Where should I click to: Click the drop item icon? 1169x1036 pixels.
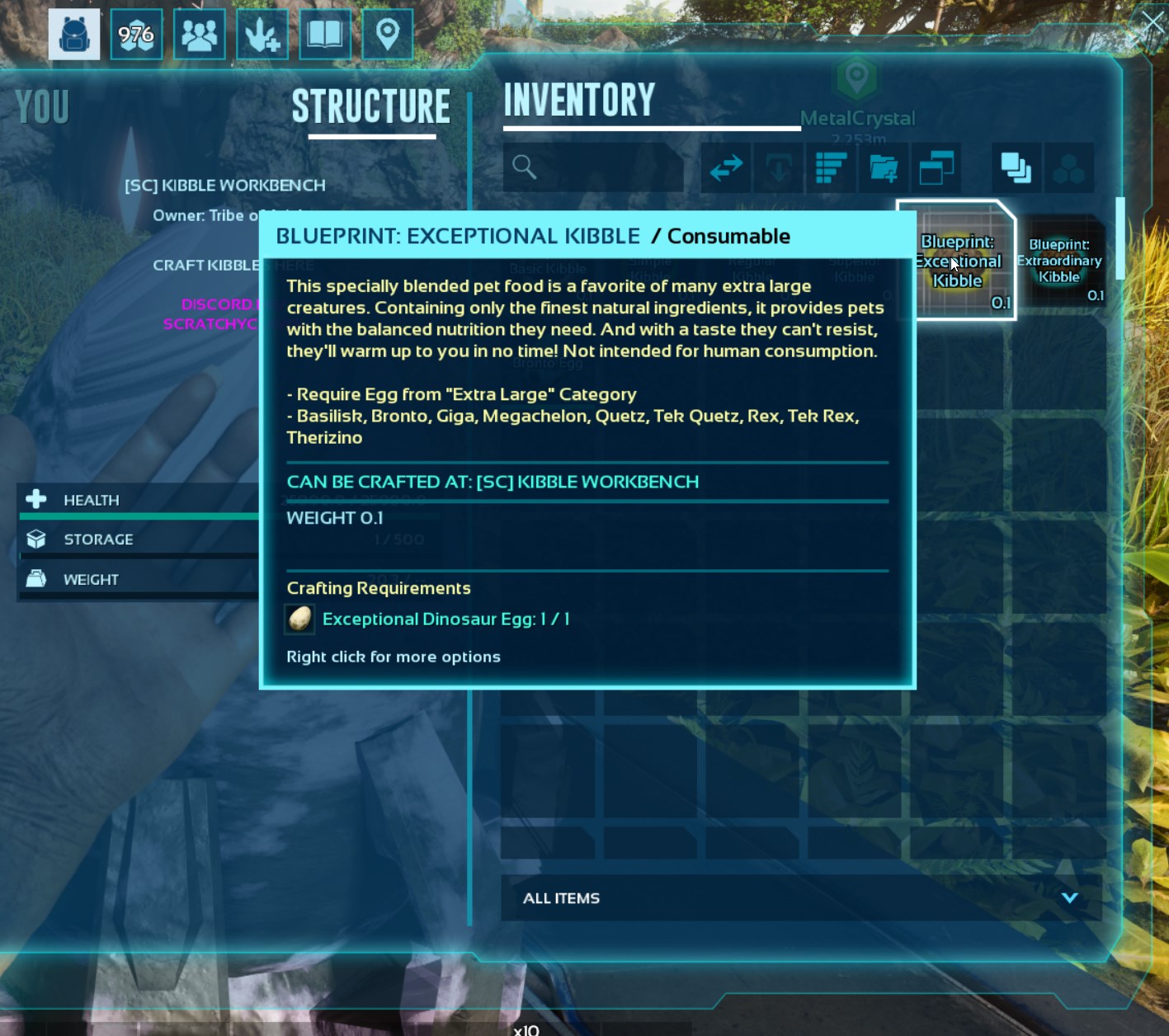[x=777, y=167]
